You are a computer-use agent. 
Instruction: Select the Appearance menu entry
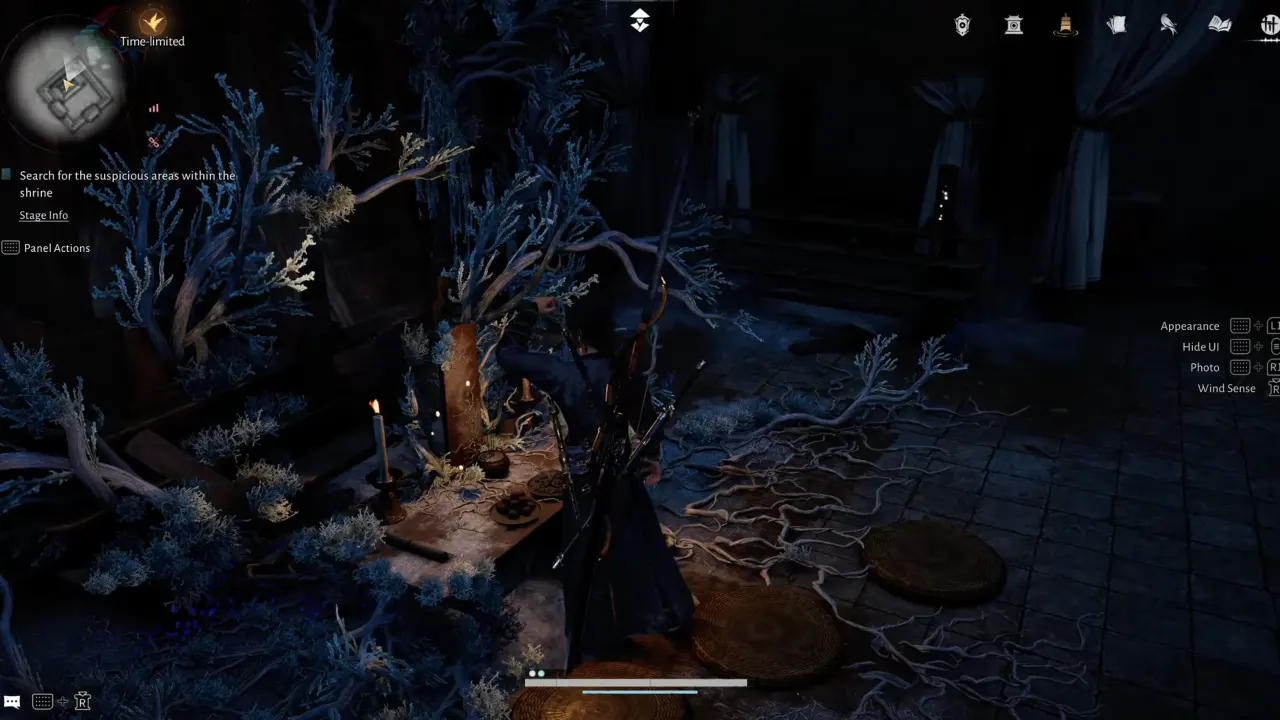[x=1189, y=325]
